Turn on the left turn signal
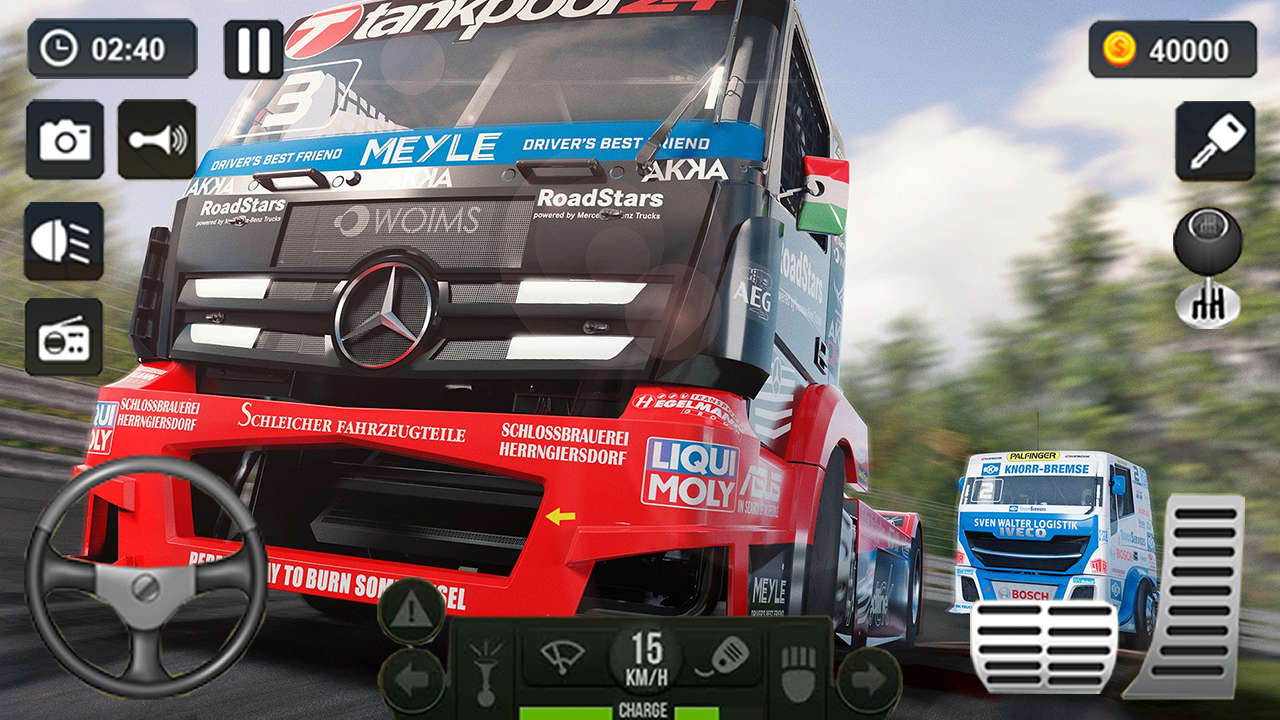The height and width of the screenshot is (720, 1280). [x=411, y=680]
